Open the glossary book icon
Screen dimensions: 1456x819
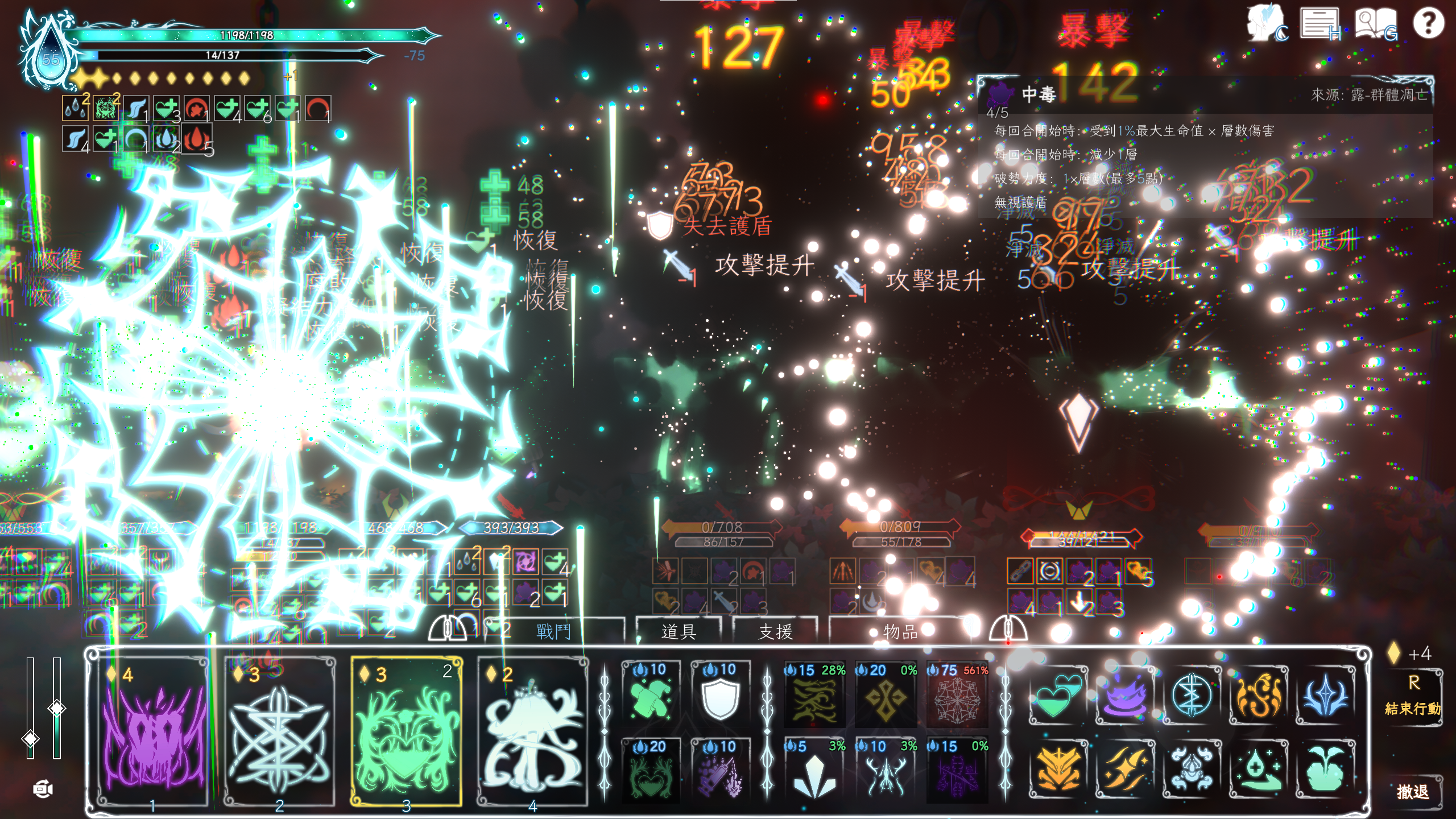1374,24
